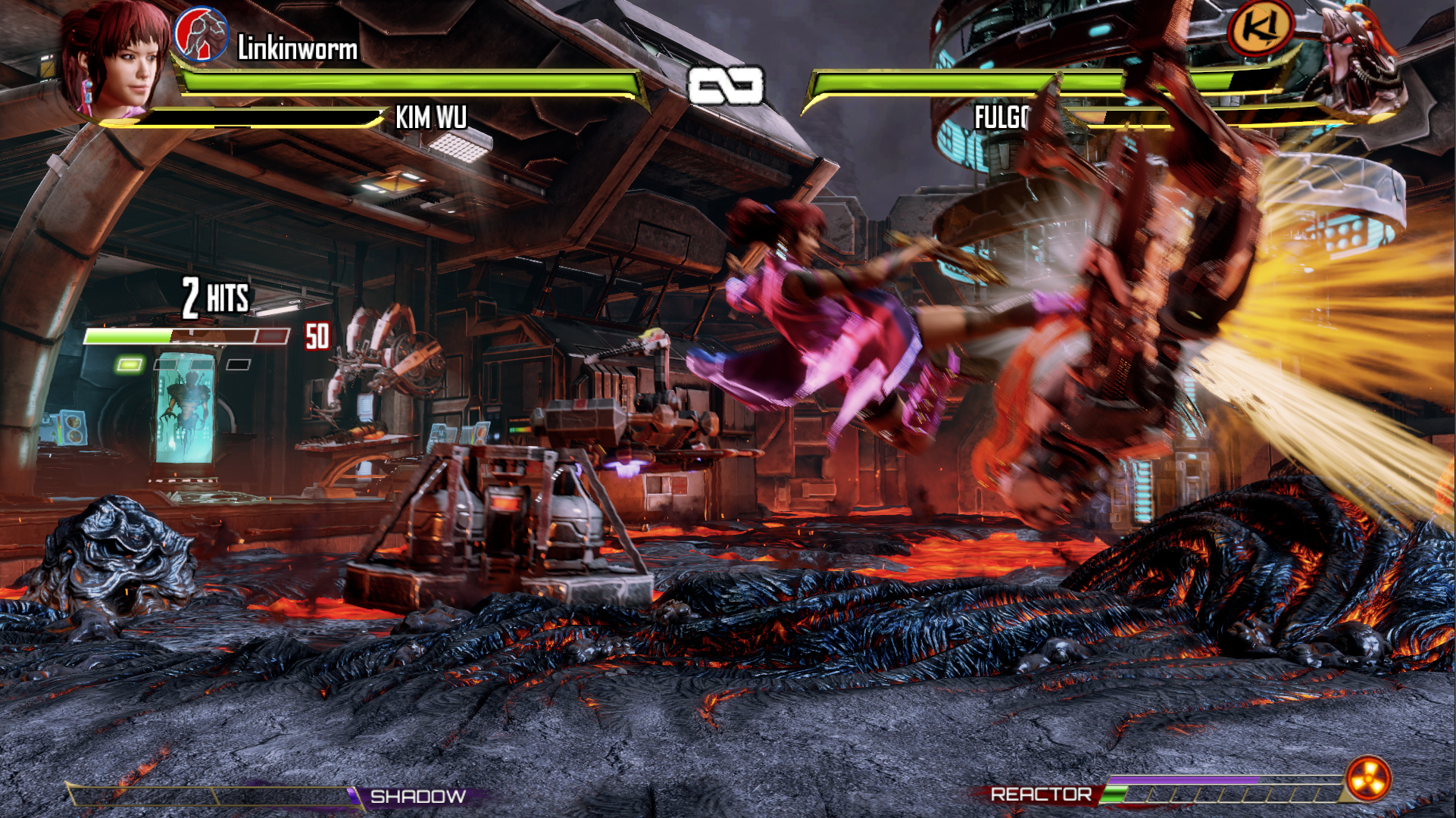Click the orange KI emblem icon

[x=1260, y=29]
